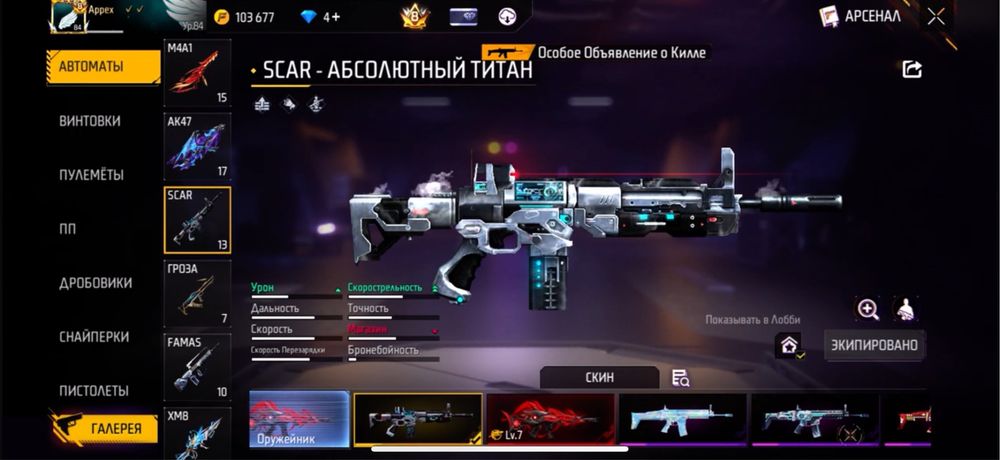Click the share icon button
The width and height of the screenshot is (1000, 460).
tap(911, 69)
